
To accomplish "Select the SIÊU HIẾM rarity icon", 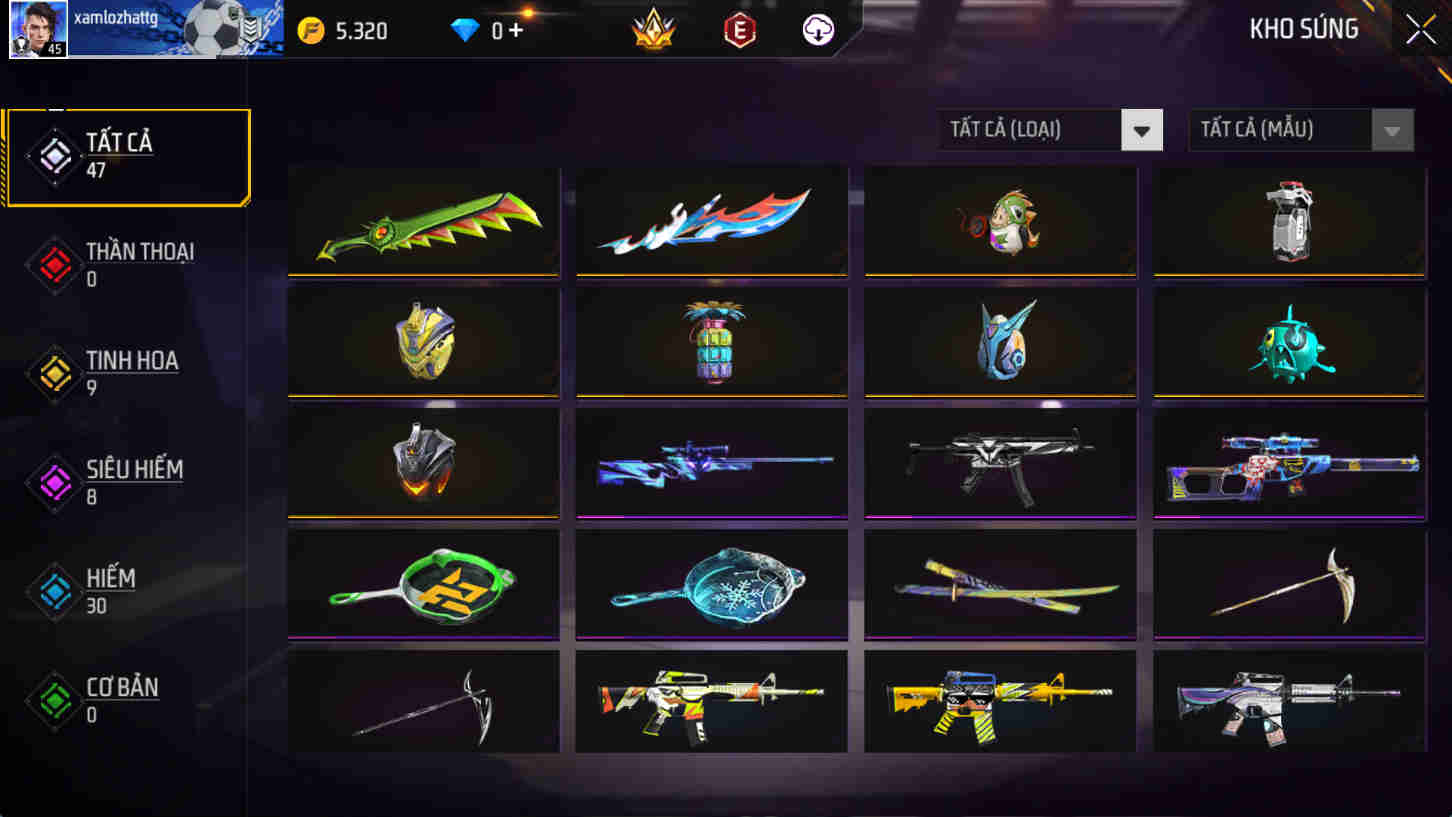I will [x=55, y=482].
